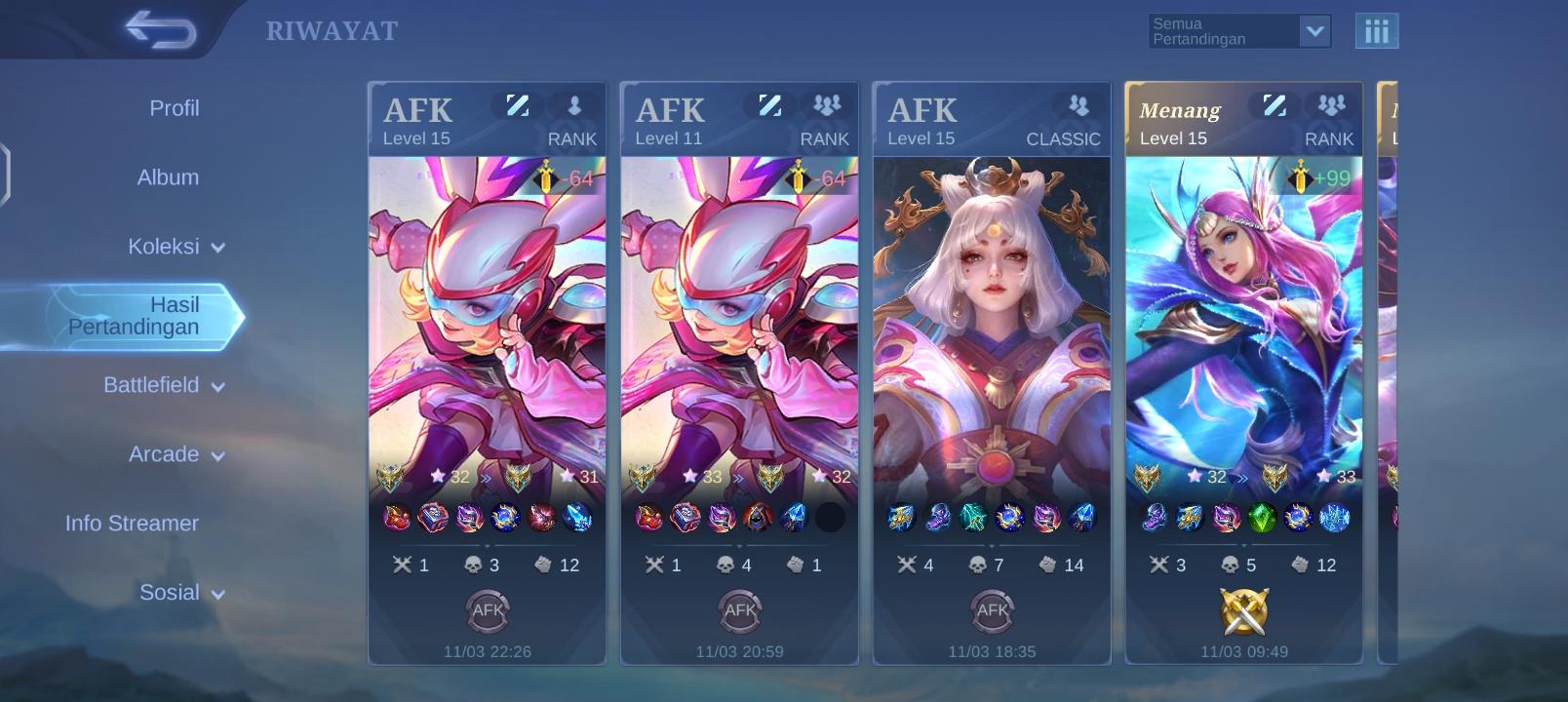Expand the Battlefield sidebar section

pos(165,385)
